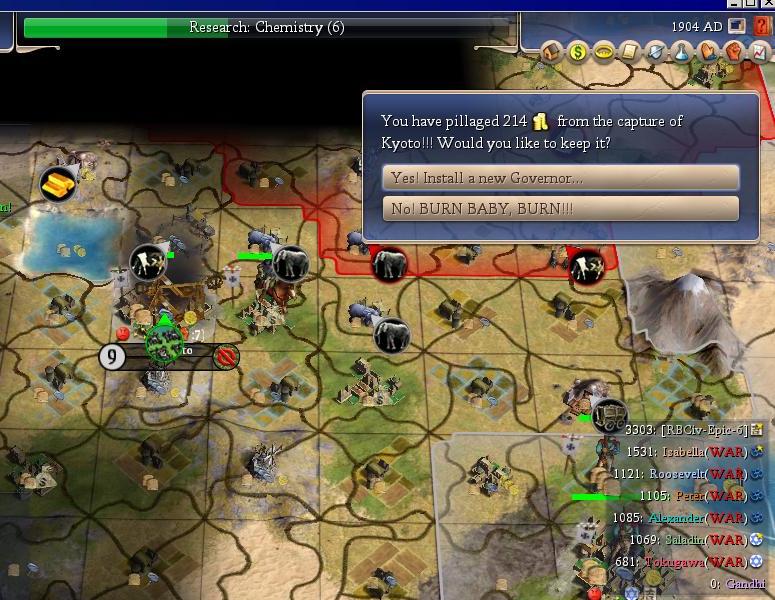
Task: Open the victory conditions fist icon
Action: point(733,51)
